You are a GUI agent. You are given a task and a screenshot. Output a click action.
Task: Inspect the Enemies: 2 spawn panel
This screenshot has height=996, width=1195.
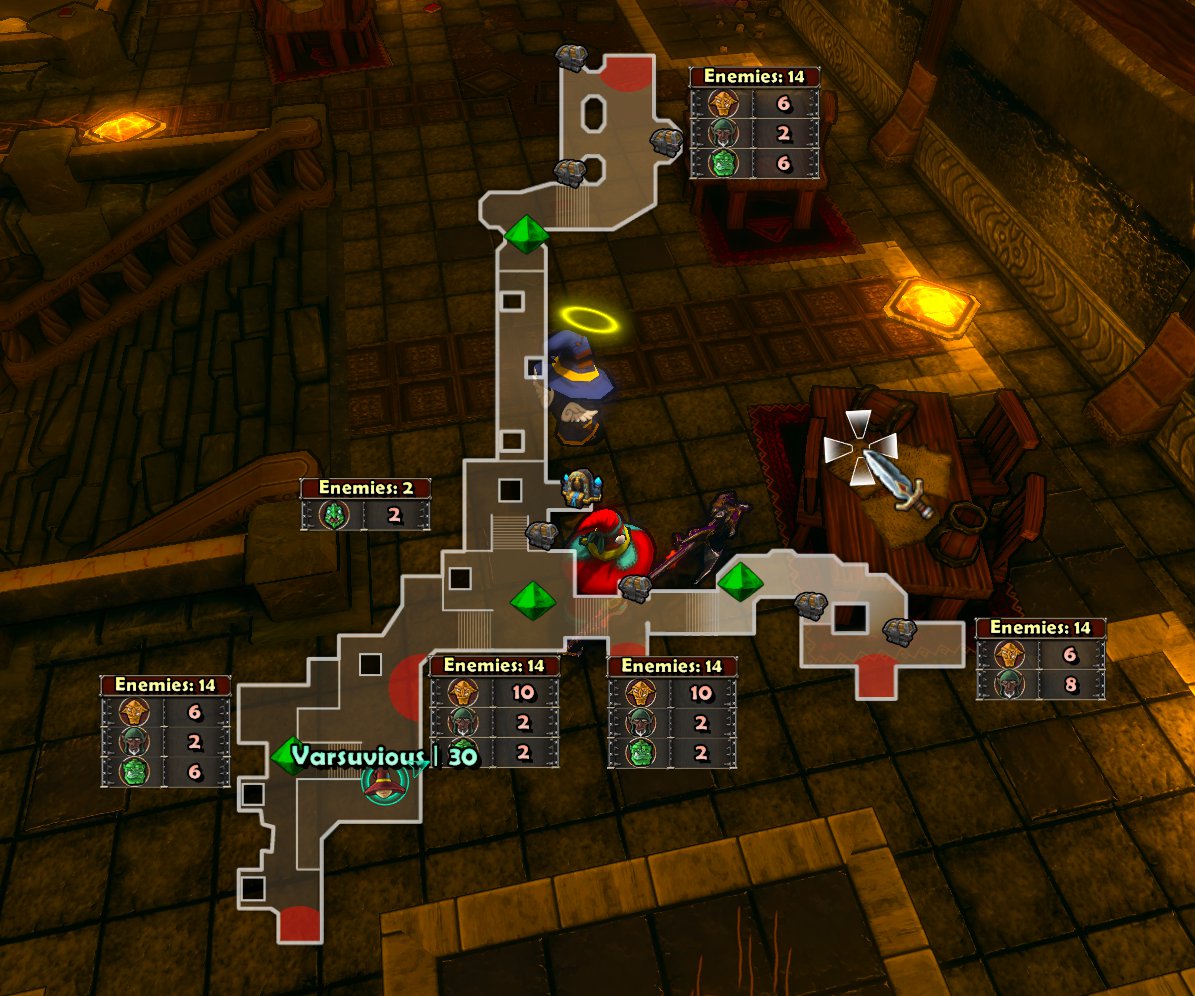(x=365, y=503)
